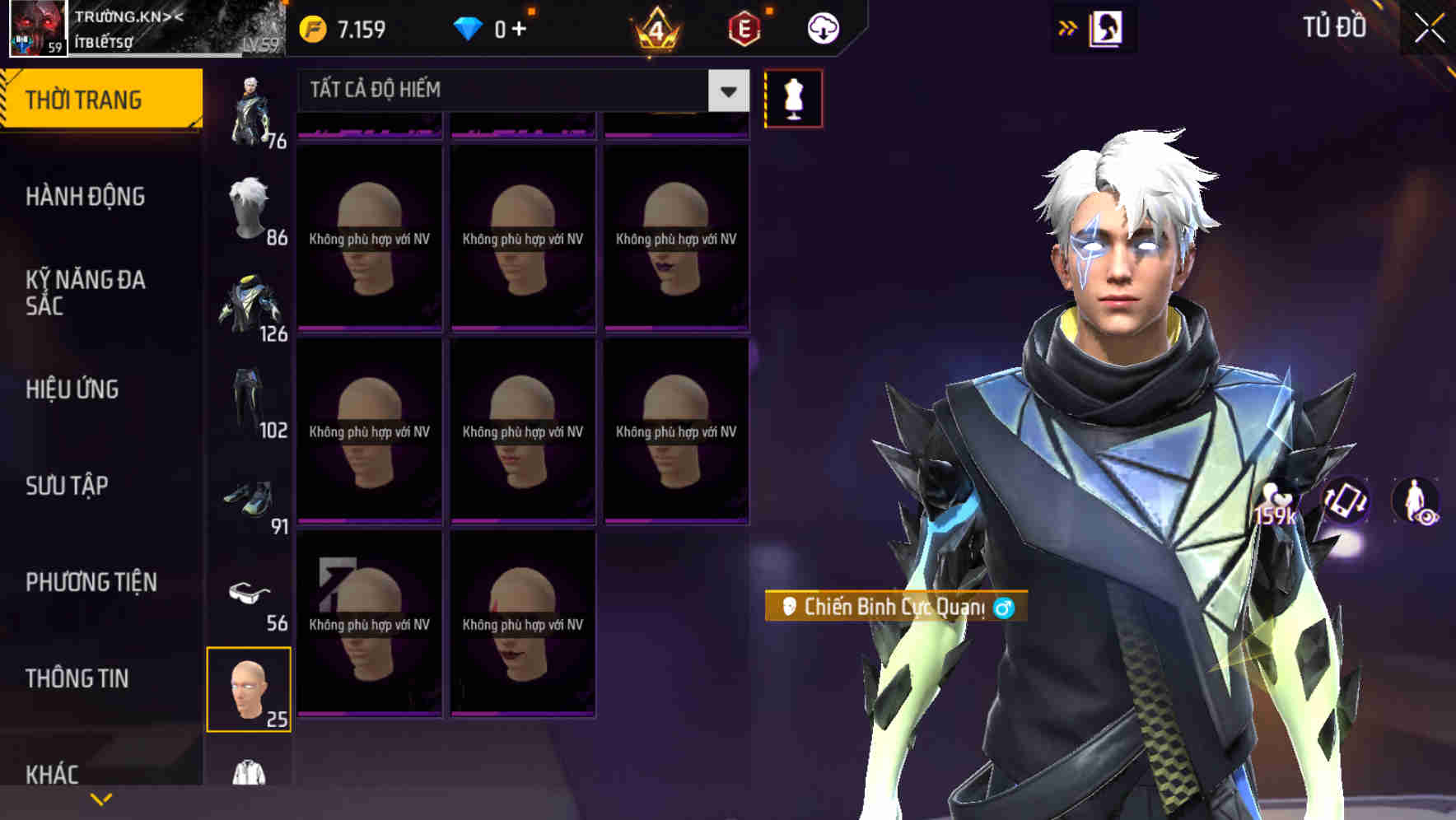Open the wardrobe character card icon
This screenshot has height=820, width=1456.
pyautogui.click(x=1108, y=27)
